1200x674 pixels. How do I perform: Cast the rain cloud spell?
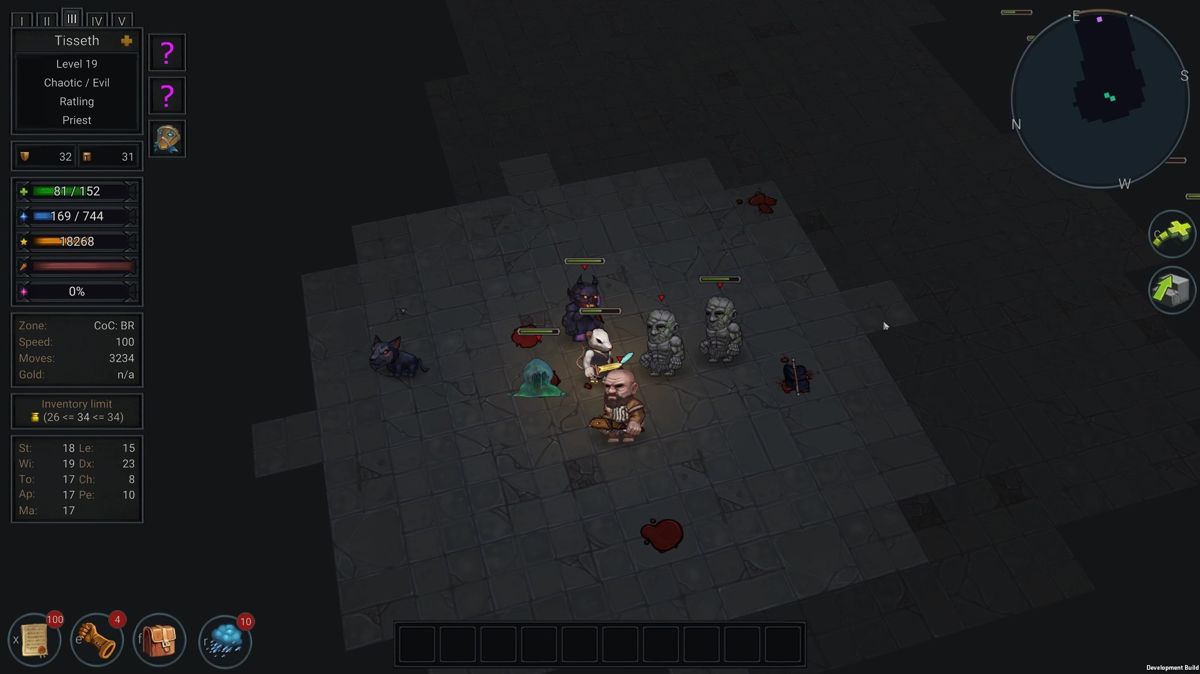[x=225, y=641]
